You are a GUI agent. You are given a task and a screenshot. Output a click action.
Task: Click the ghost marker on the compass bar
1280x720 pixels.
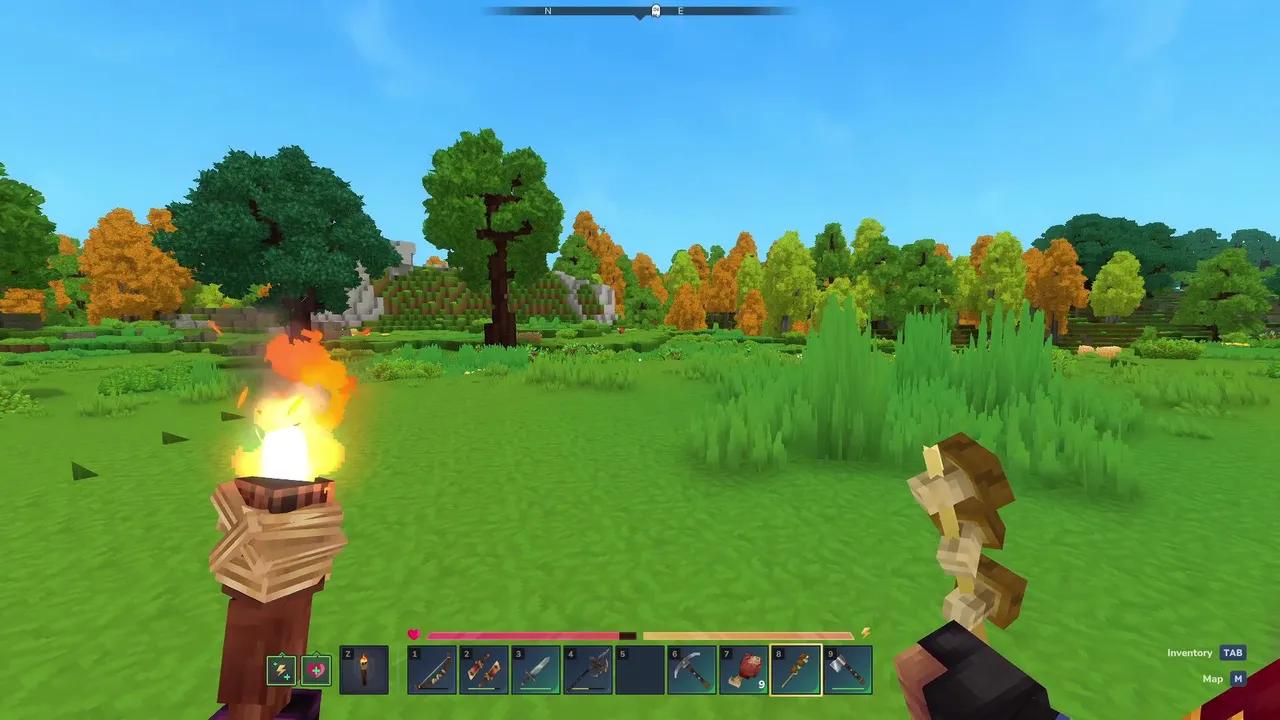click(x=654, y=10)
